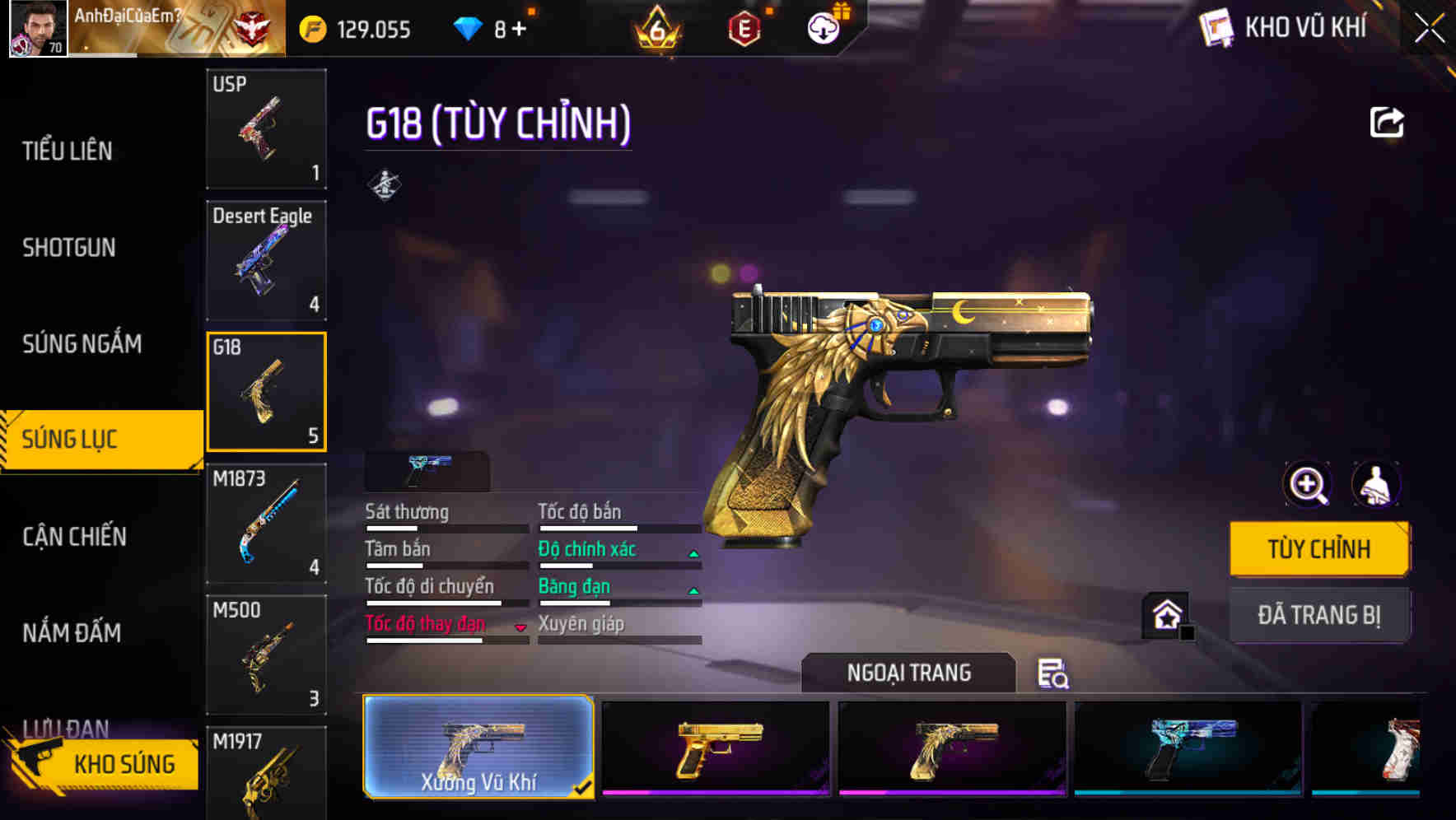Switch to the Ngoại Trang tab
Screen dimensions: 1456x820
pyautogui.click(x=907, y=673)
